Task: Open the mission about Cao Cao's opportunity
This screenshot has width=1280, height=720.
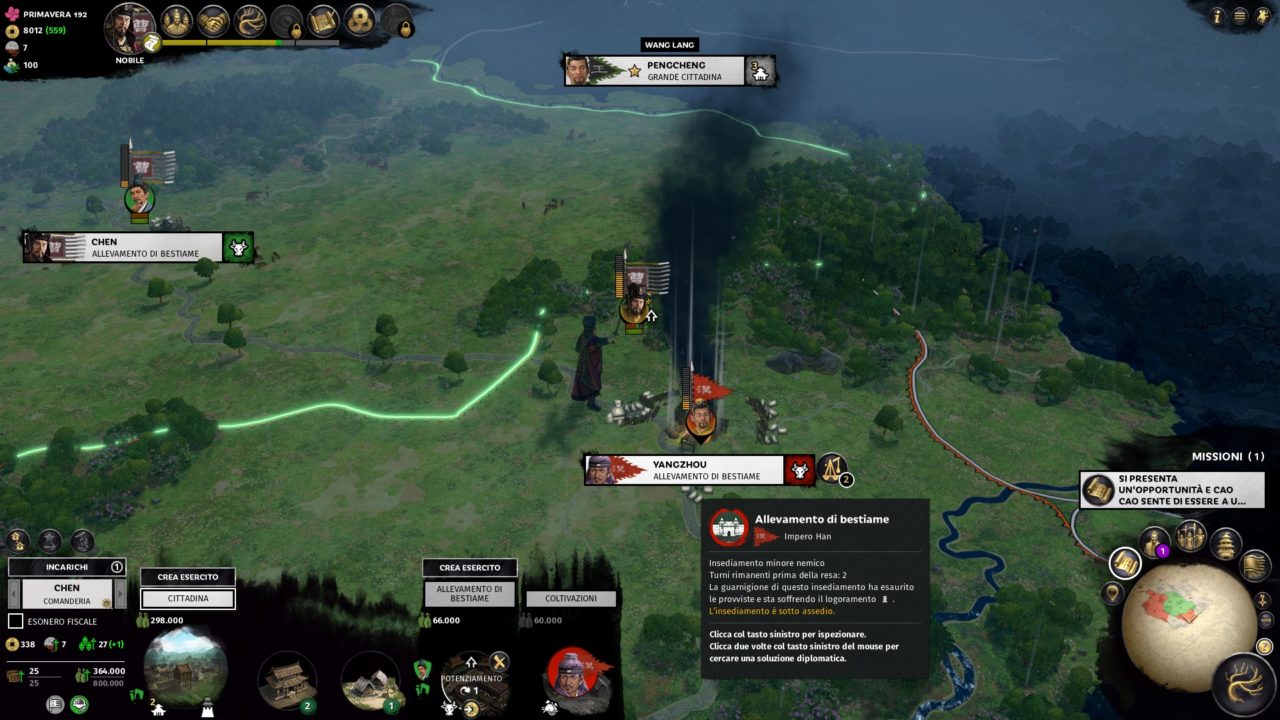Action: click(1172, 490)
